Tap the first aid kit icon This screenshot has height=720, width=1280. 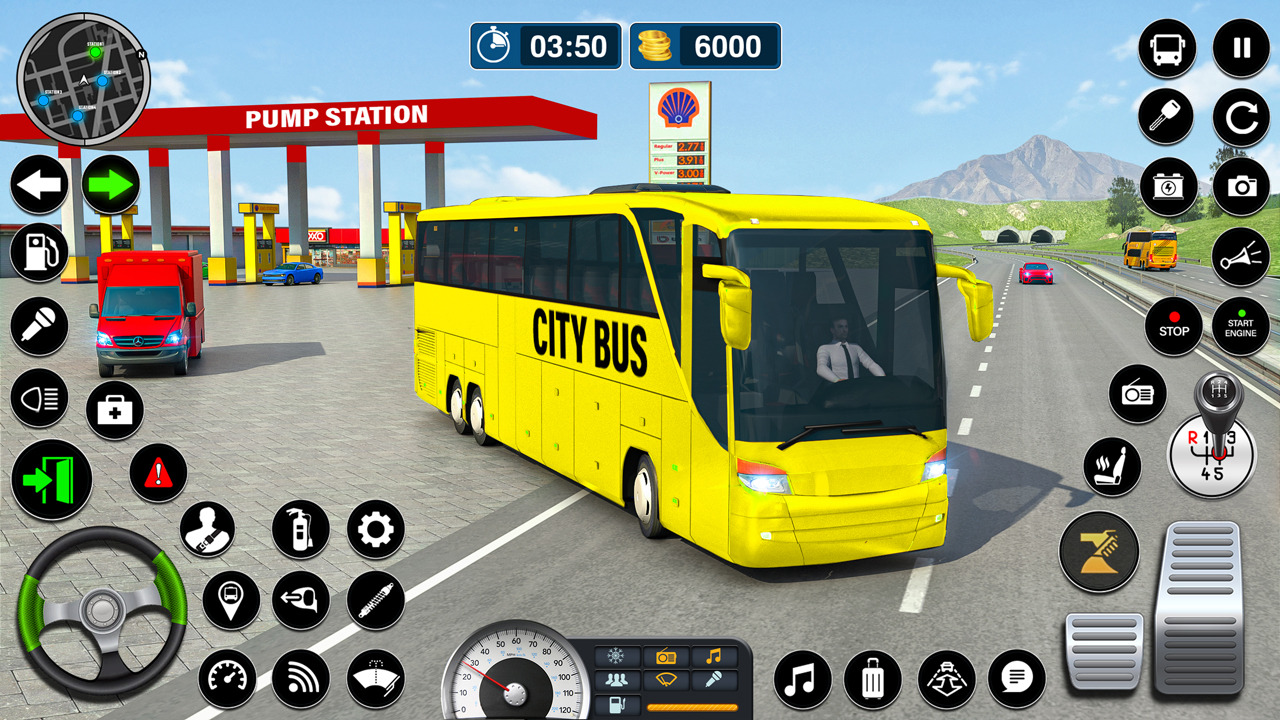pyautogui.click(x=113, y=410)
